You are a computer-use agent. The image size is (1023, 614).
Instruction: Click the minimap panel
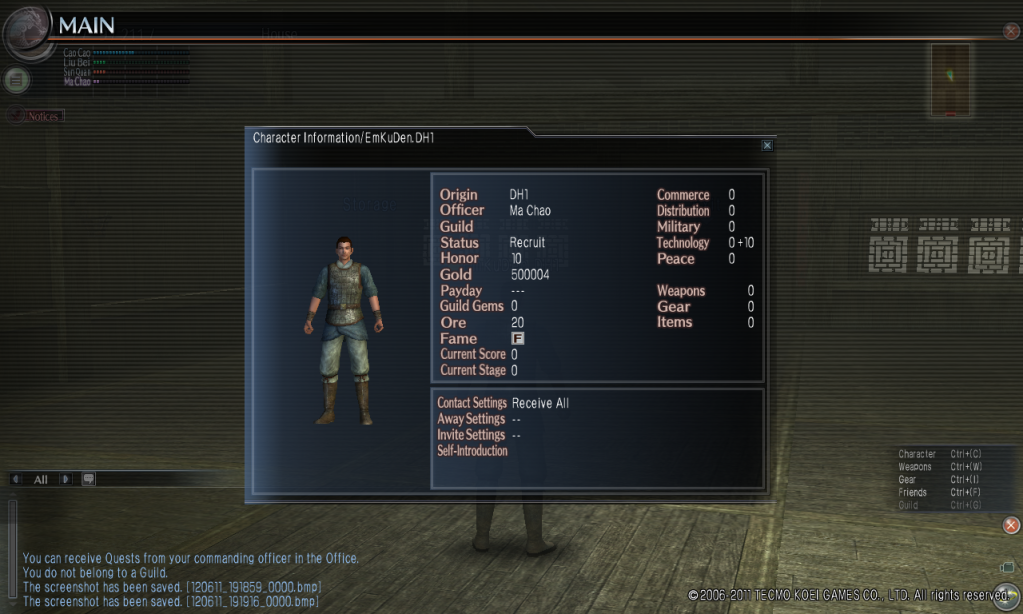pos(950,80)
